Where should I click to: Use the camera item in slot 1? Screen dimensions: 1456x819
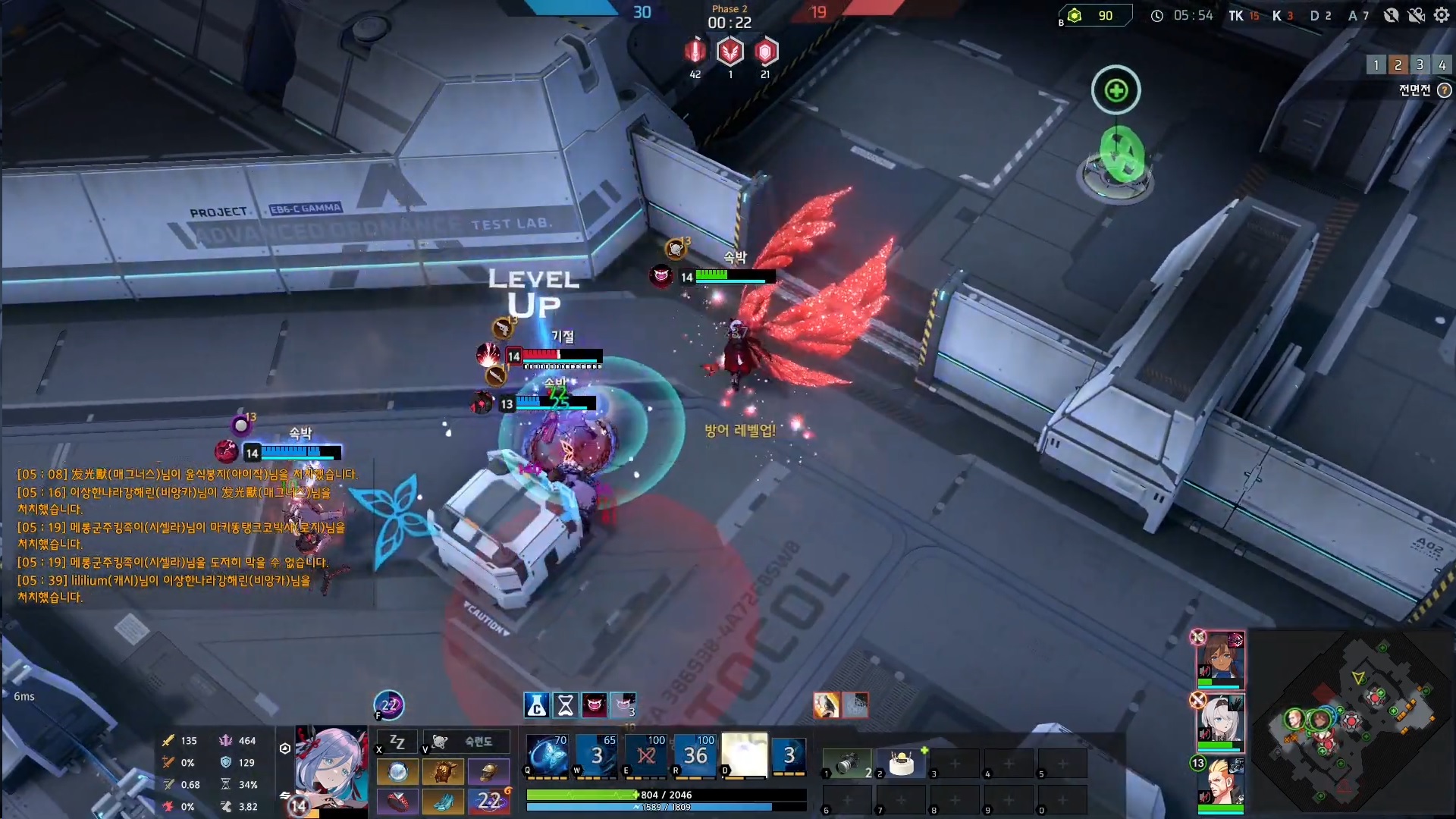coord(848,763)
